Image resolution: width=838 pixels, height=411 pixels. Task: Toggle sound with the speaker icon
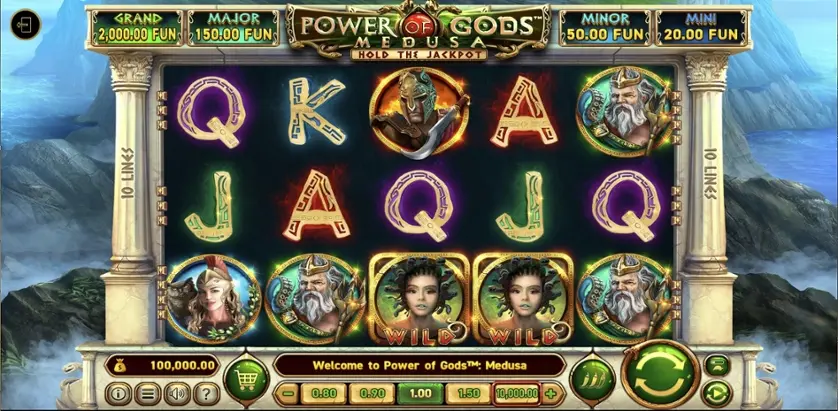pyautogui.click(x=177, y=394)
